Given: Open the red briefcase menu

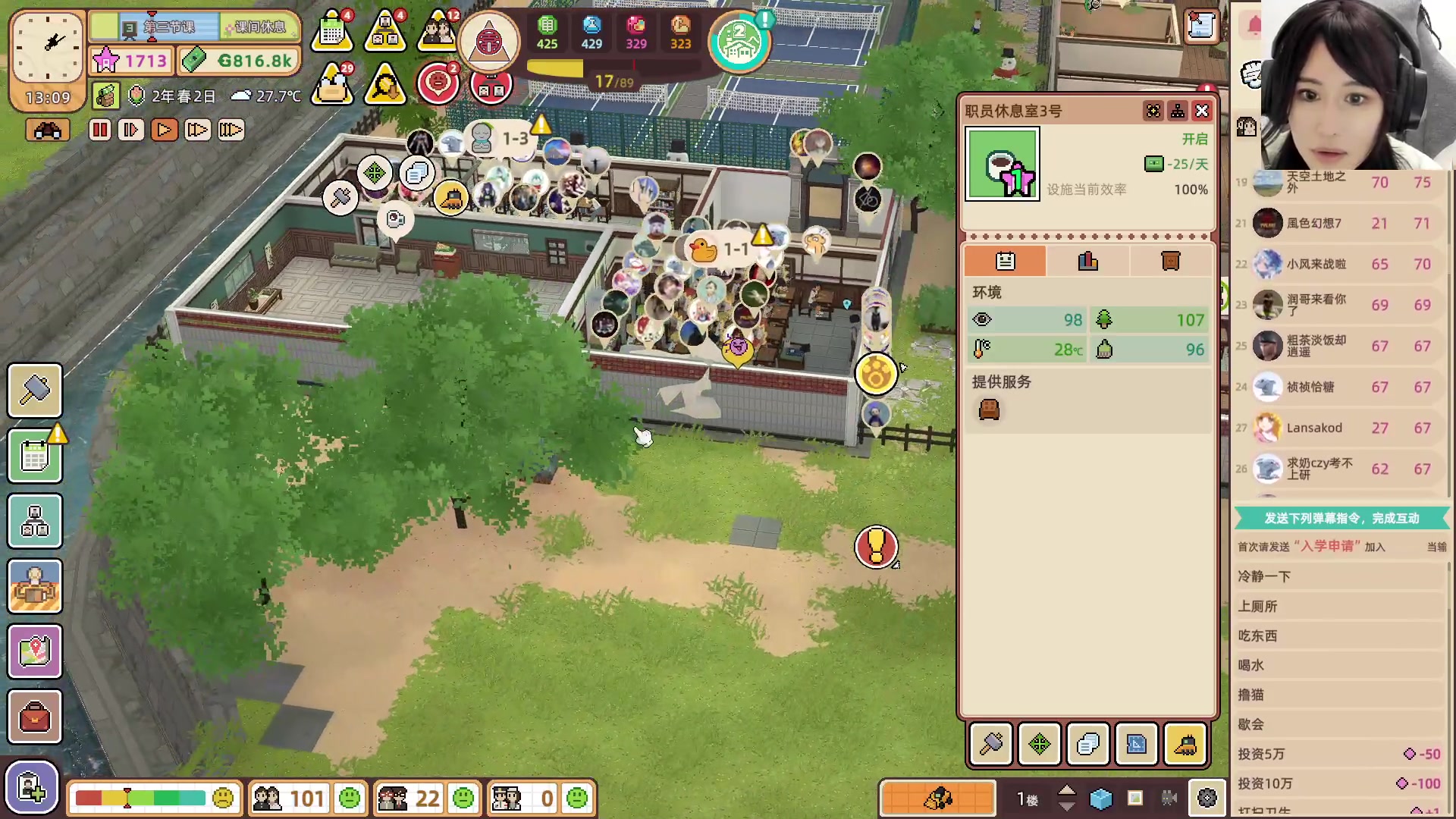Looking at the screenshot, I should (35, 717).
